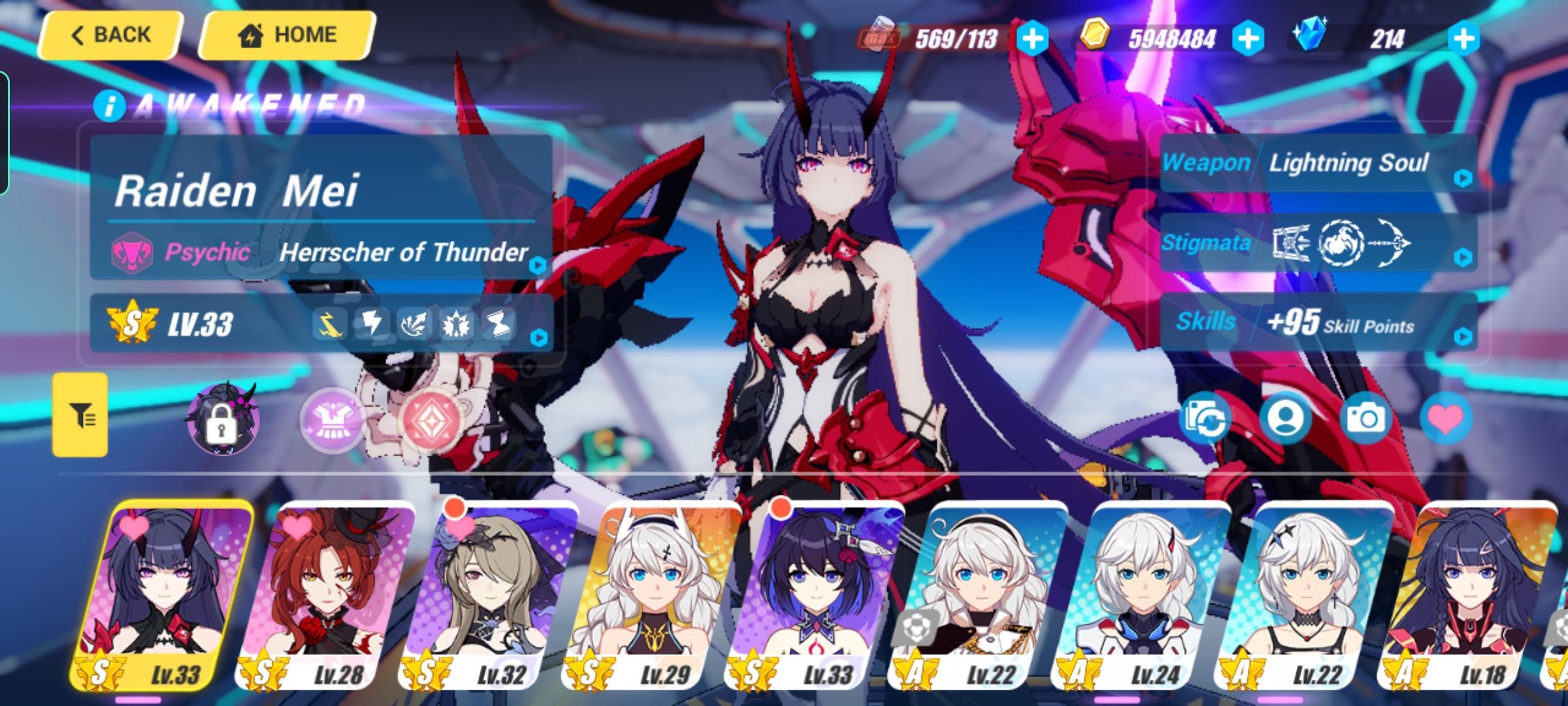Add crystals with the plus next to 214
Image resolution: width=1568 pixels, height=706 pixels.
coord(1463,39)
